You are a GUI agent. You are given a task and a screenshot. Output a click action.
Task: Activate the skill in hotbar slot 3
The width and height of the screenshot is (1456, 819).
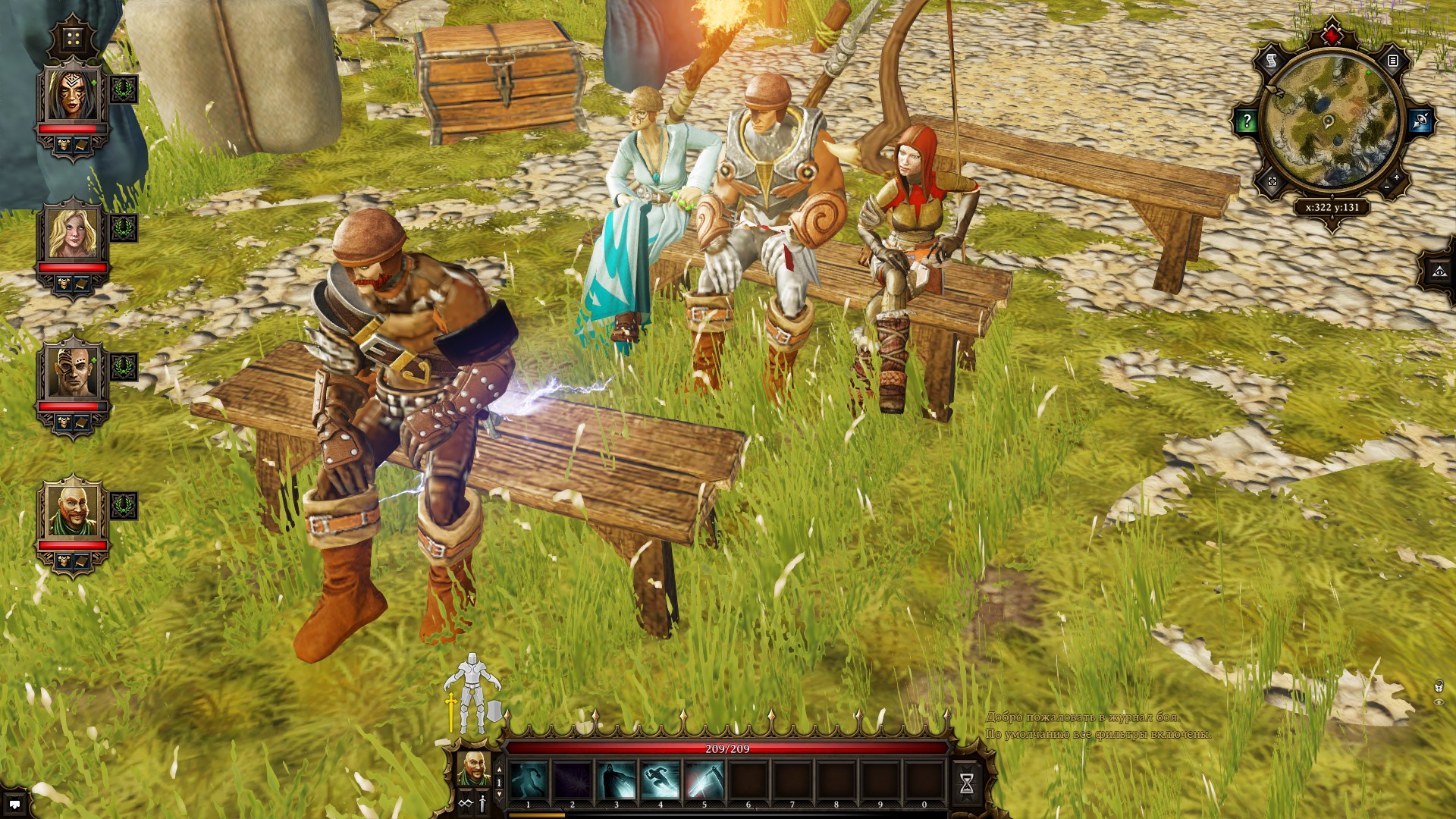click(x=616, y=781)
